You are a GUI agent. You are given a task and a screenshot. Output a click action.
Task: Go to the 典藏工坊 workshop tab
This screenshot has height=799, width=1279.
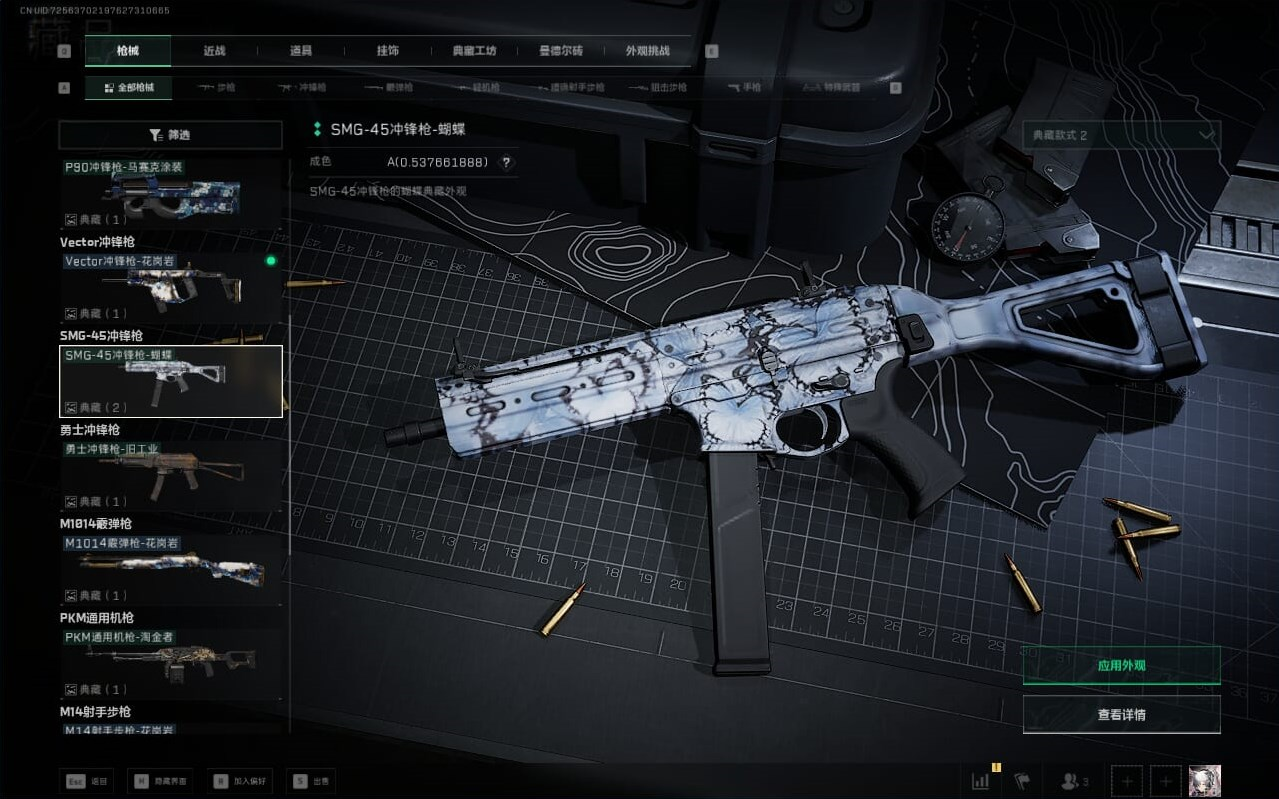474,51
